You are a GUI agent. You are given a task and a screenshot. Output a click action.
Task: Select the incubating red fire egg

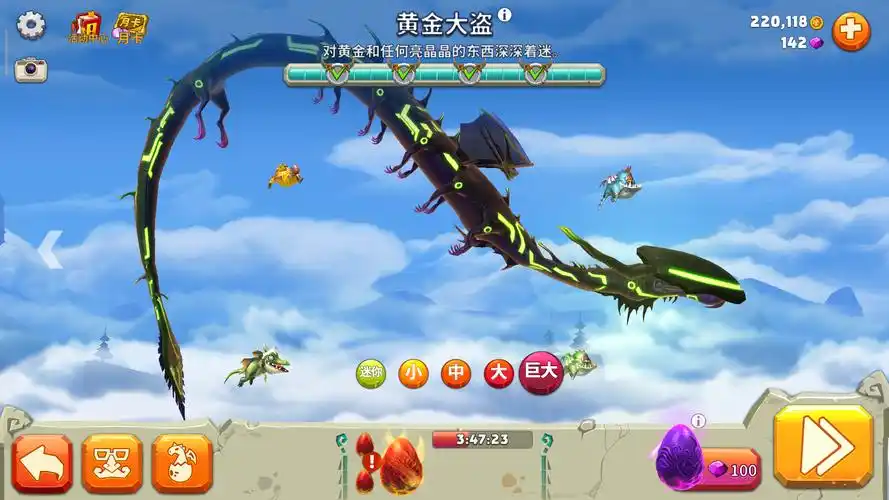(399, 462)
